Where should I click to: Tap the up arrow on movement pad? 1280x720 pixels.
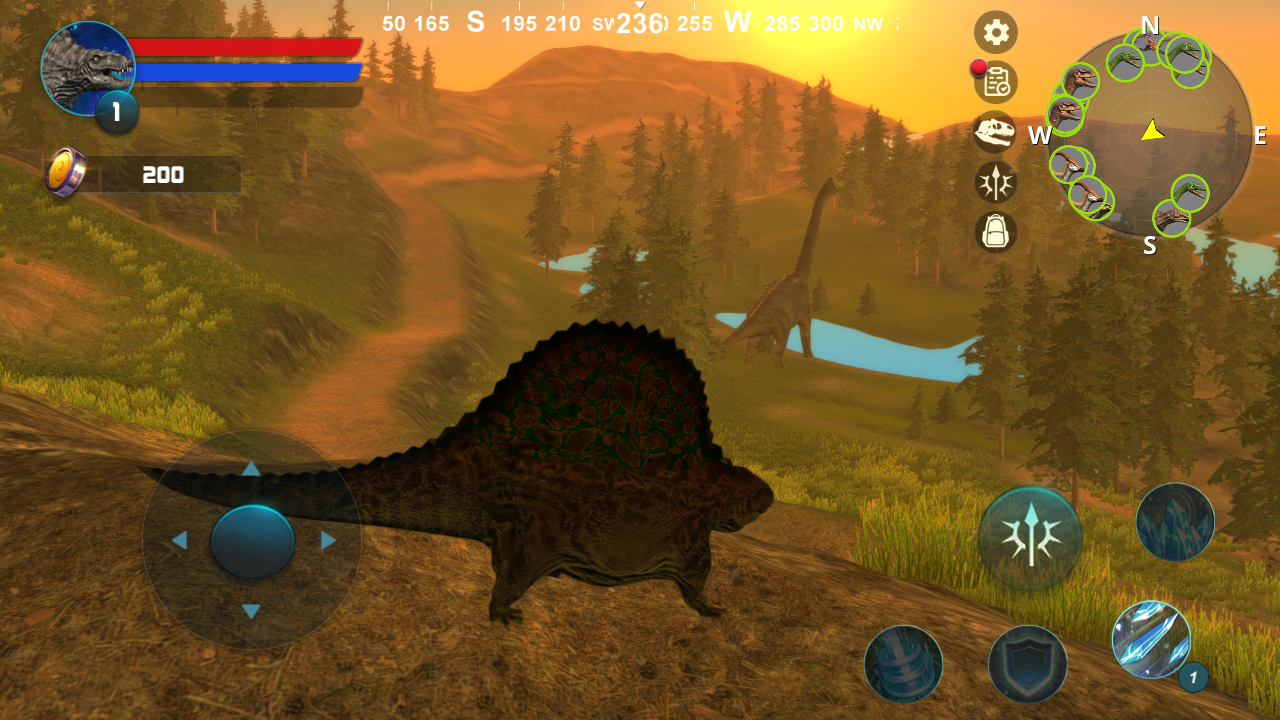tap(252, 467)
